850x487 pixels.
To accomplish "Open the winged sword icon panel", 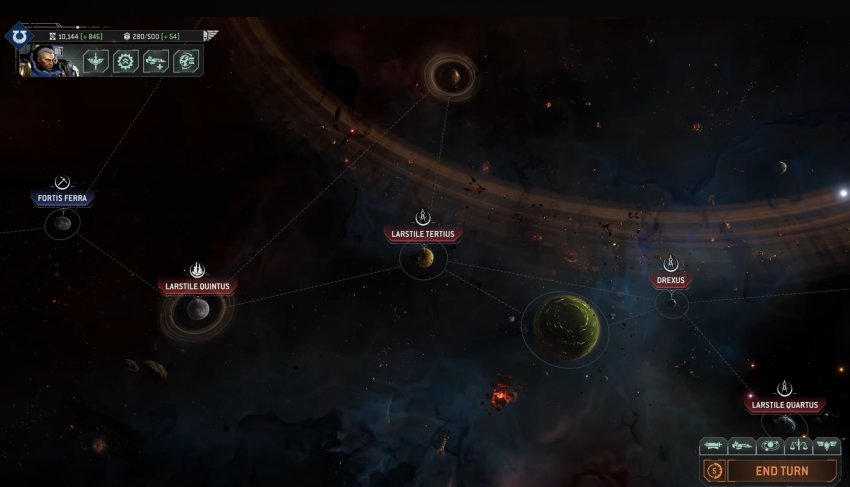I will click(x=96, y=61).
